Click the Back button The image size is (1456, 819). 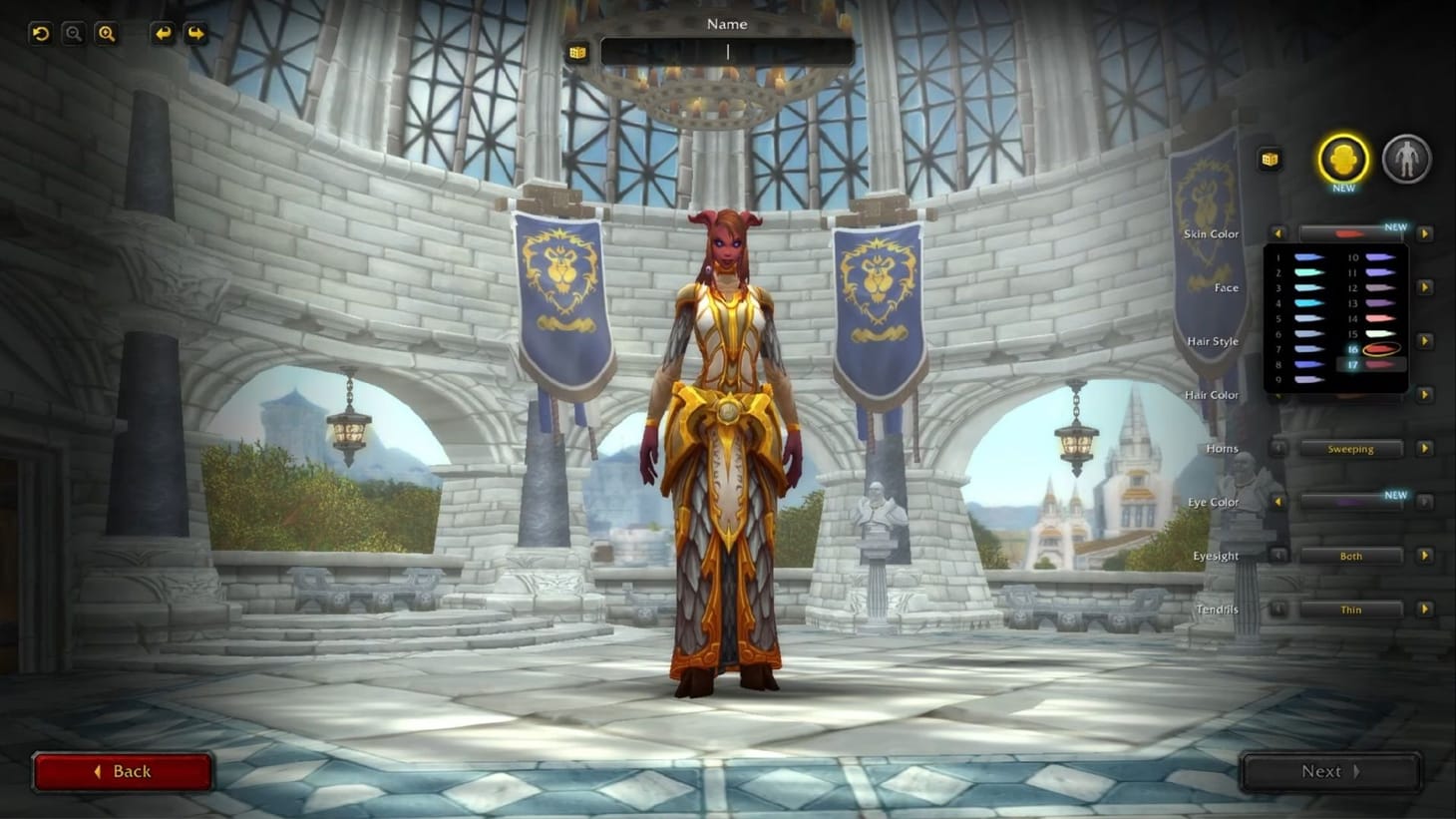[x=124, y=771]
